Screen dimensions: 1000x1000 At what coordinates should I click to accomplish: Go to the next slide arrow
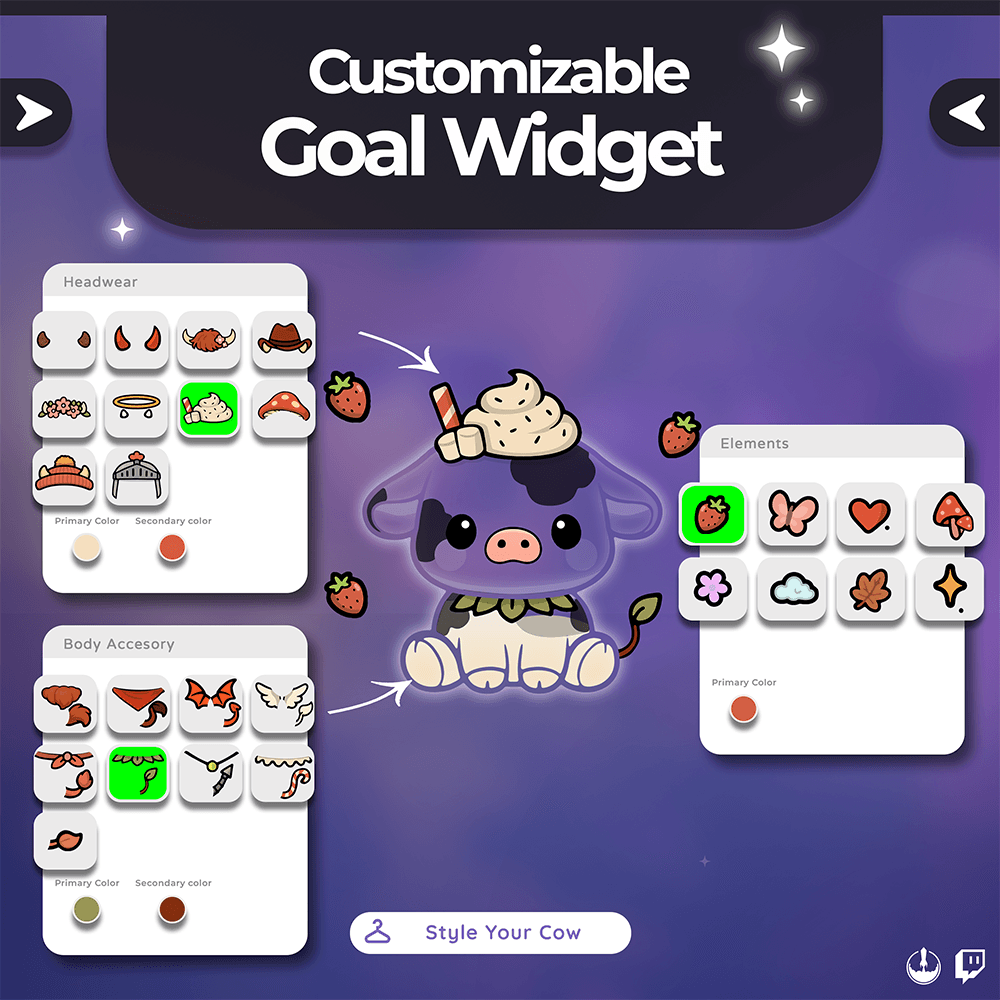(x=35, y=114)
